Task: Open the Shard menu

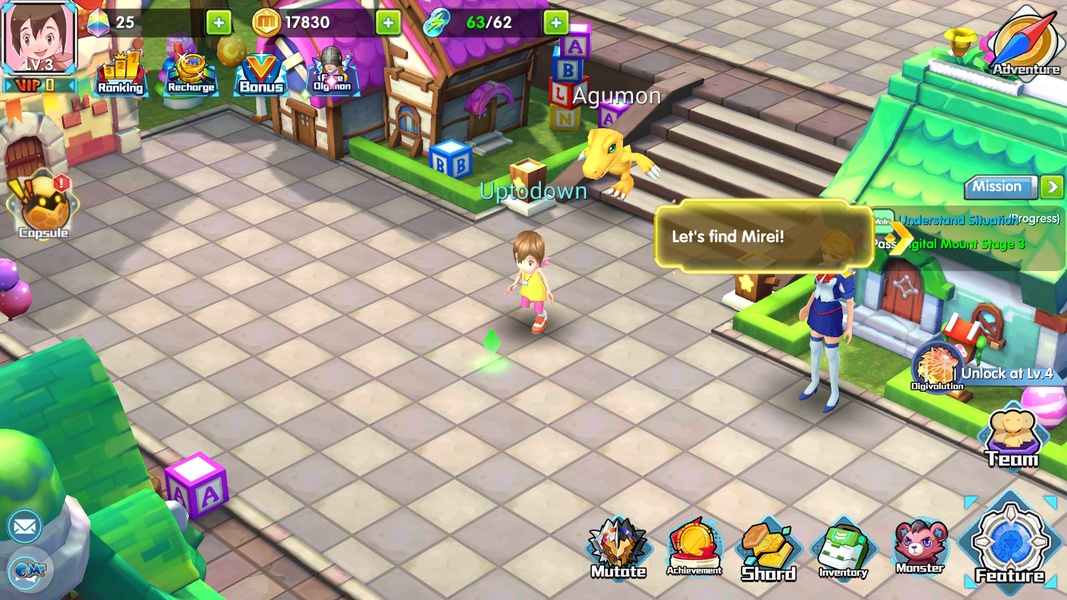Action: click(x=768, y=549)
